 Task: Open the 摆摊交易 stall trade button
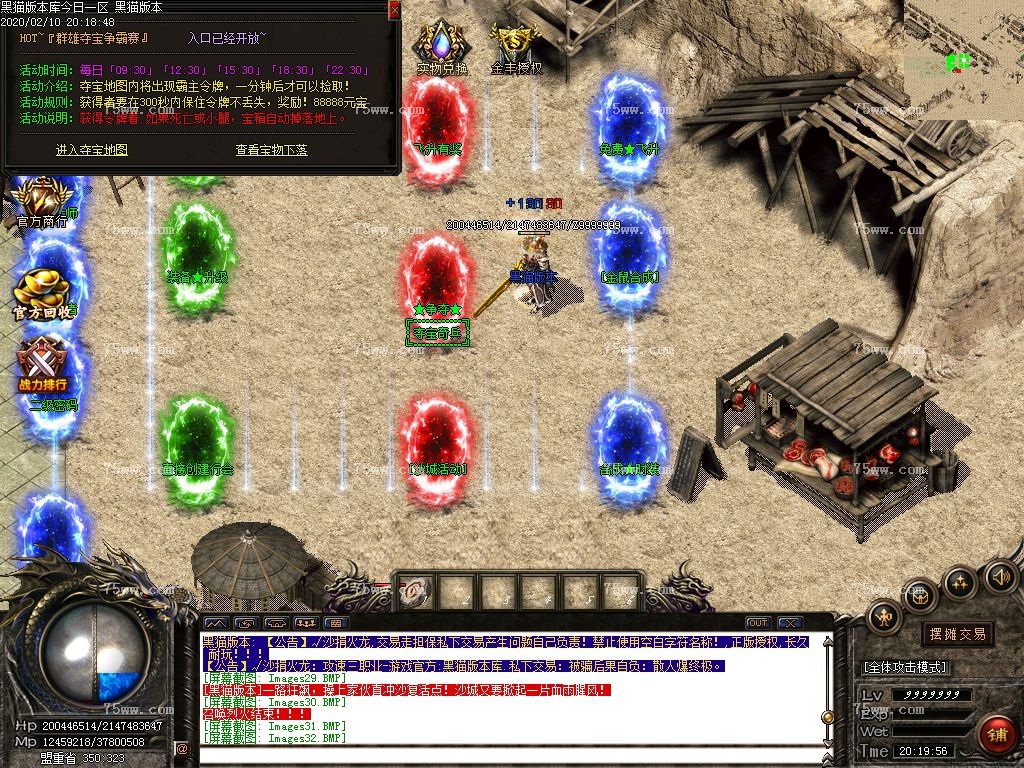pos(957,634)
